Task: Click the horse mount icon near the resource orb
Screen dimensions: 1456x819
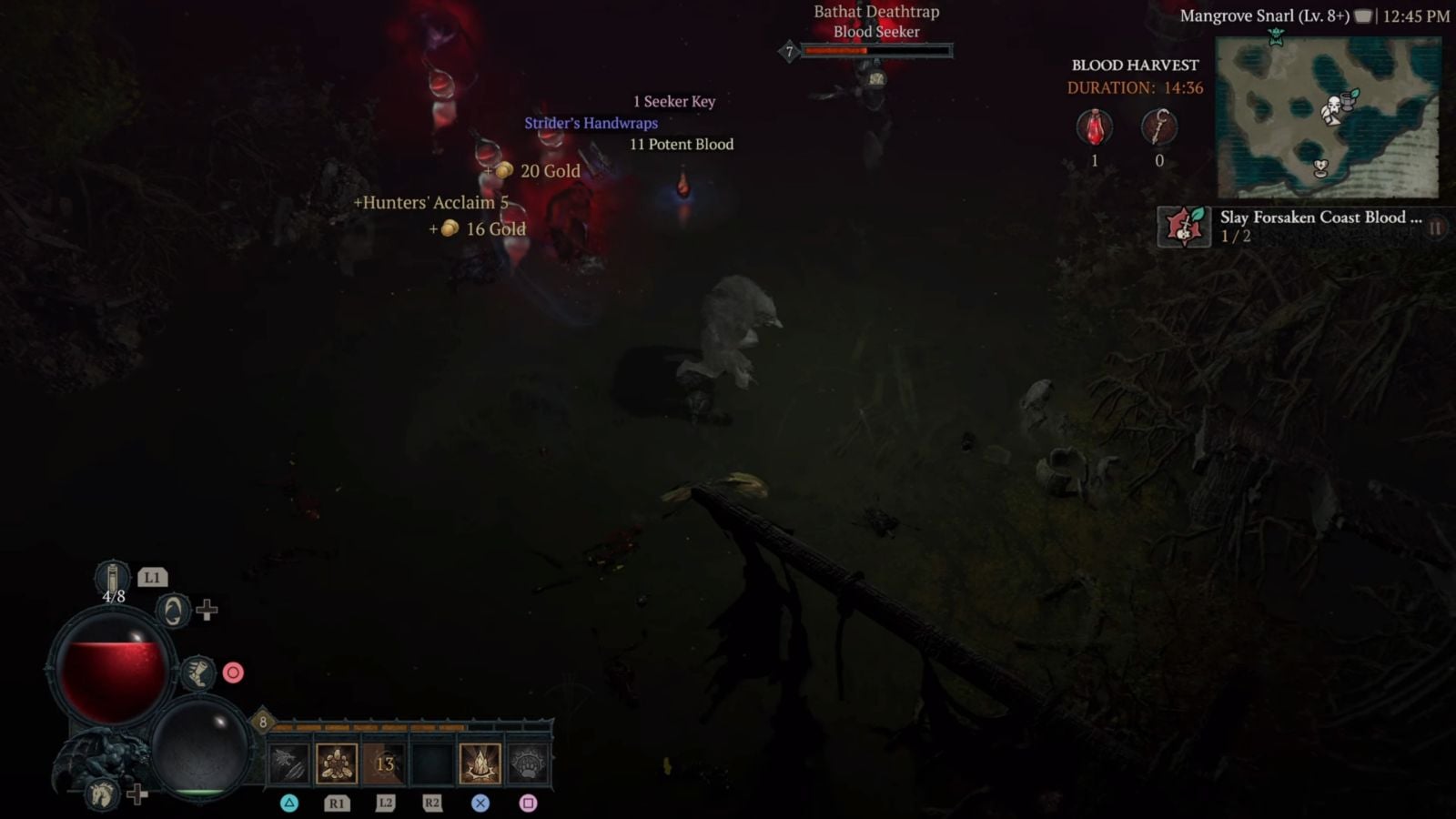Action: pyautogui.click(x=102, y=794)
